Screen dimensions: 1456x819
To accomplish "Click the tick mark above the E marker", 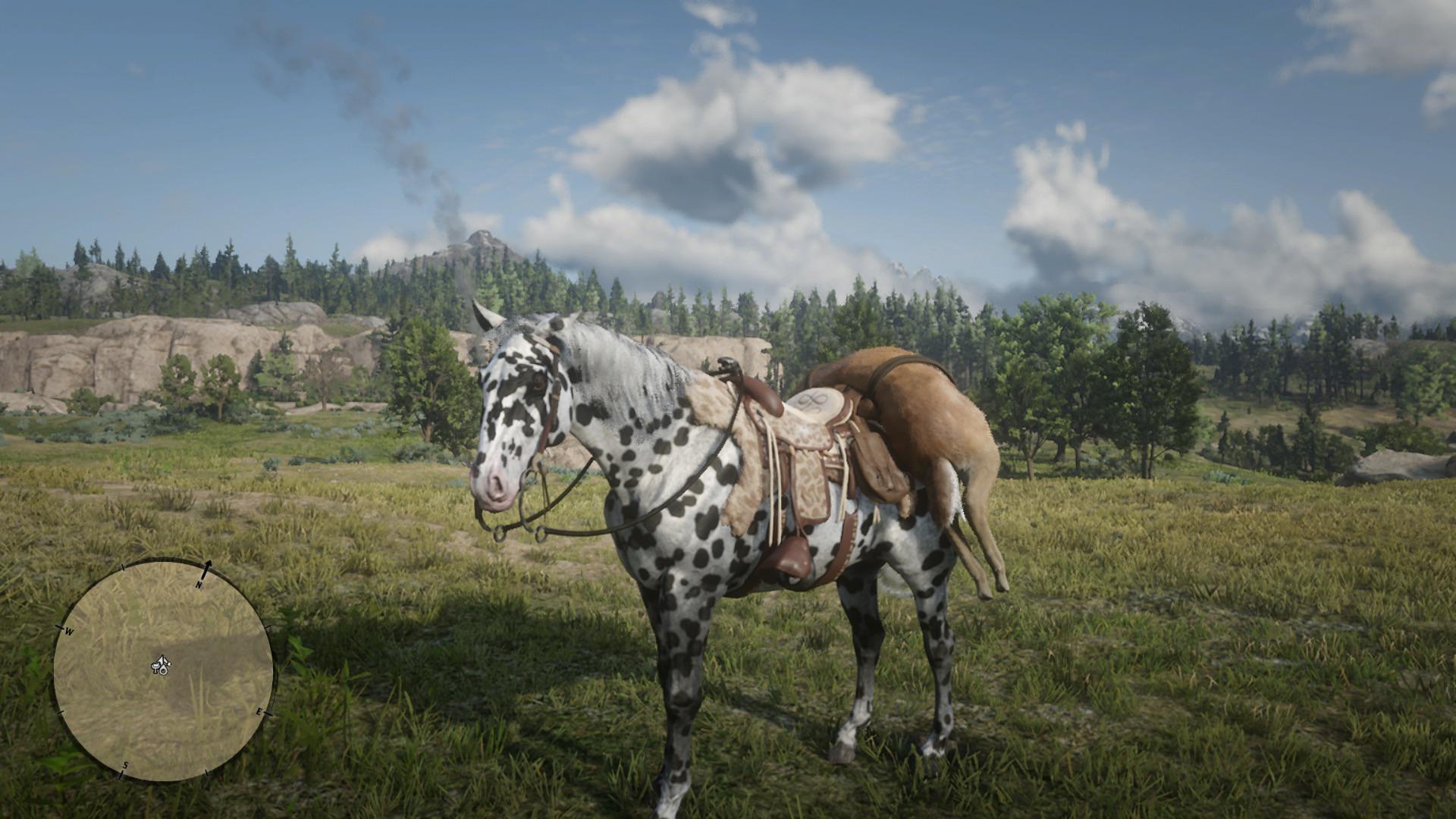I will coord(268,626).
